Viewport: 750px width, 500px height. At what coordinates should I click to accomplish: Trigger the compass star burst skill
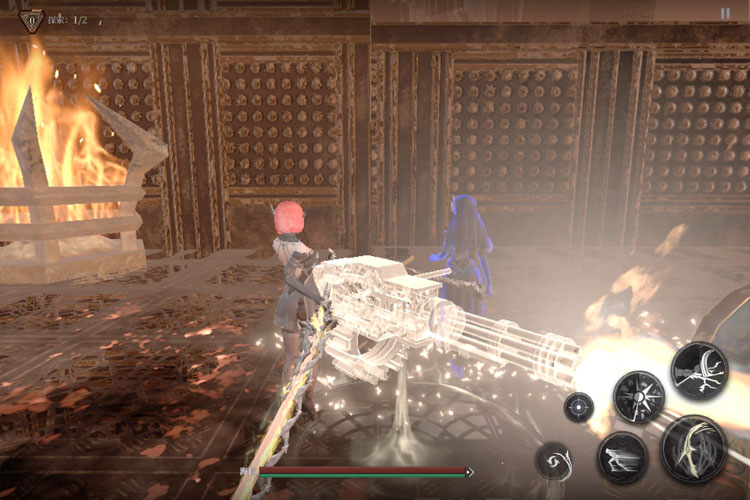coord(639,396)
